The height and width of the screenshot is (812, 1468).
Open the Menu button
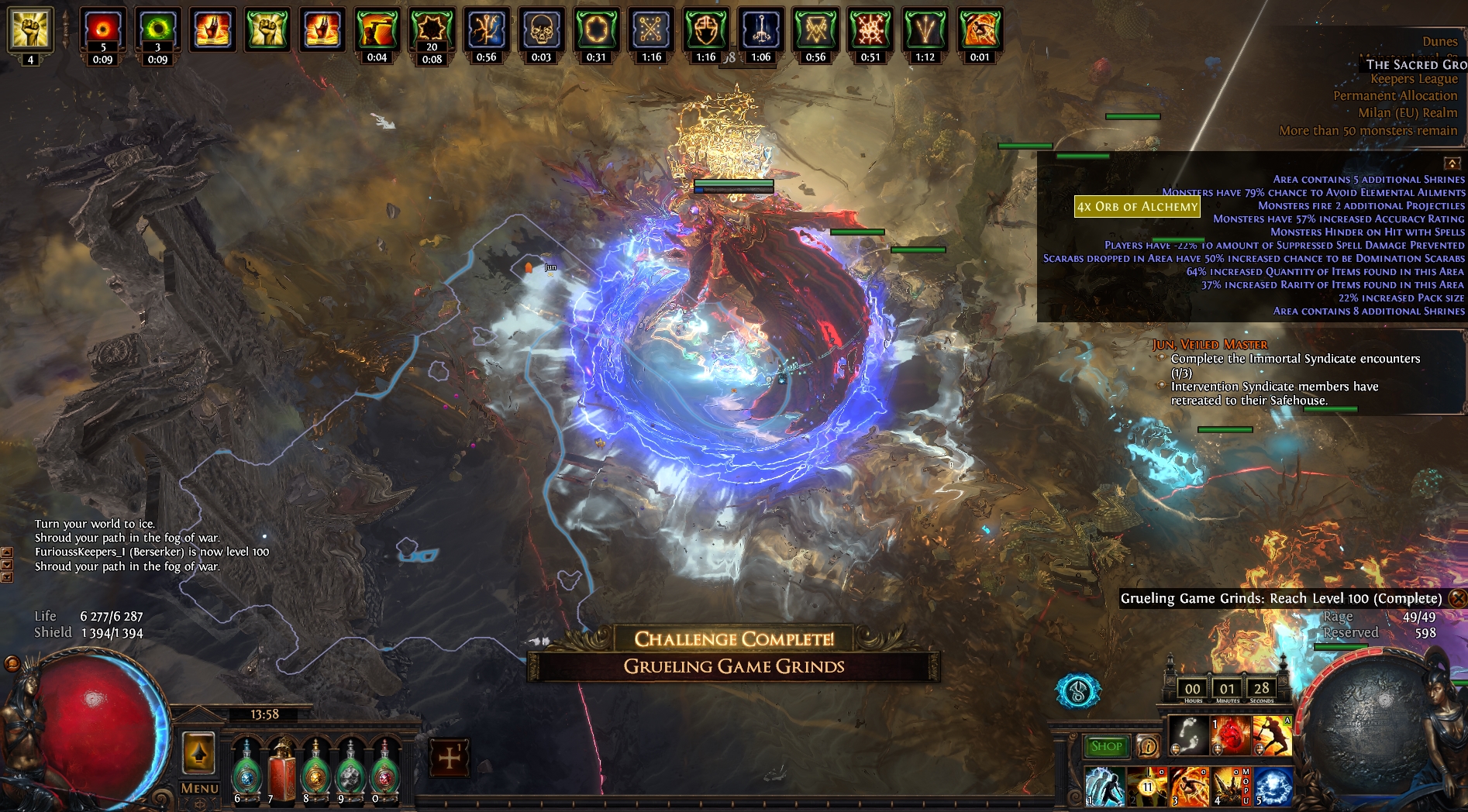[x=199, y=788]
